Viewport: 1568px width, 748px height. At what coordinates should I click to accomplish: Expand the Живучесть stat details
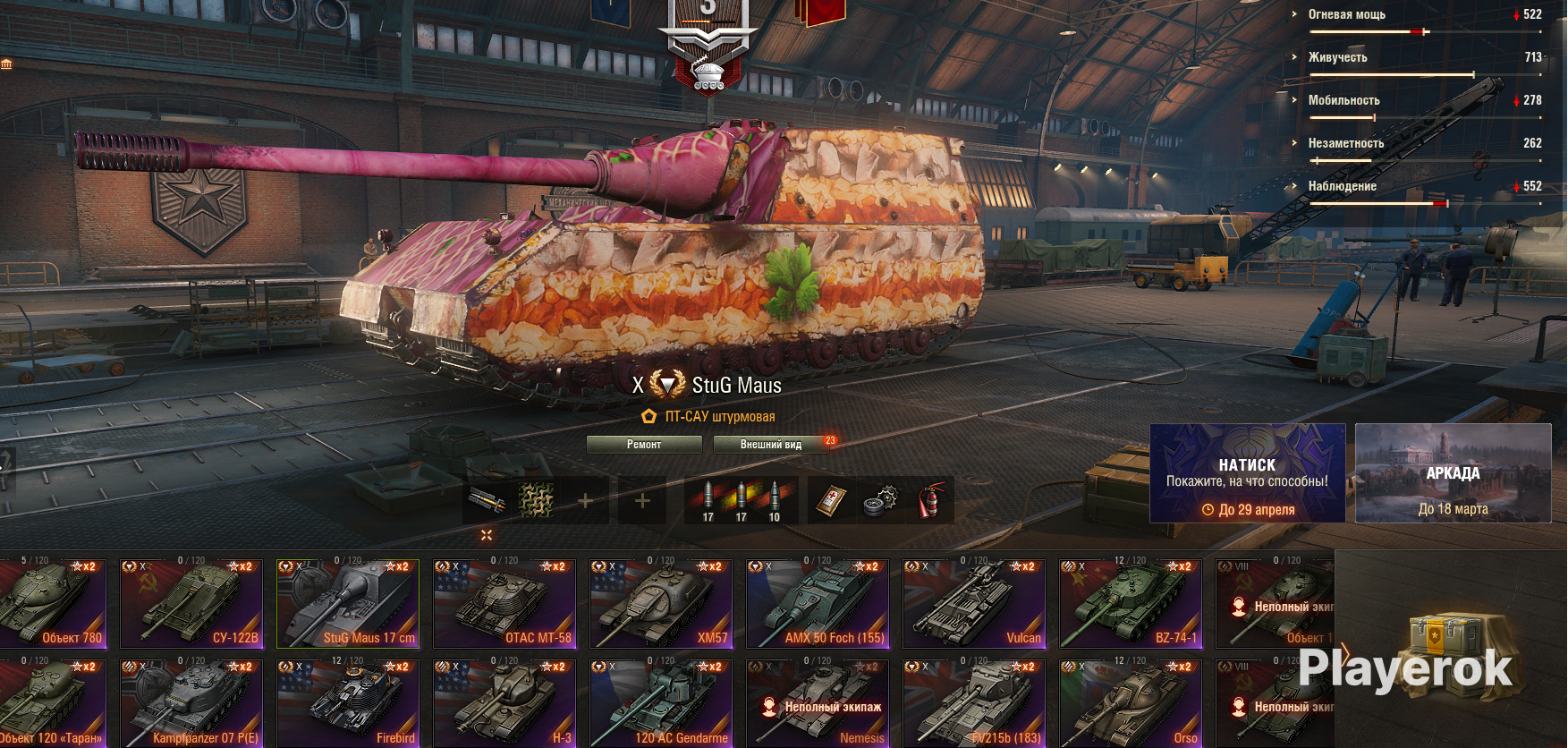pos(1337,57)
